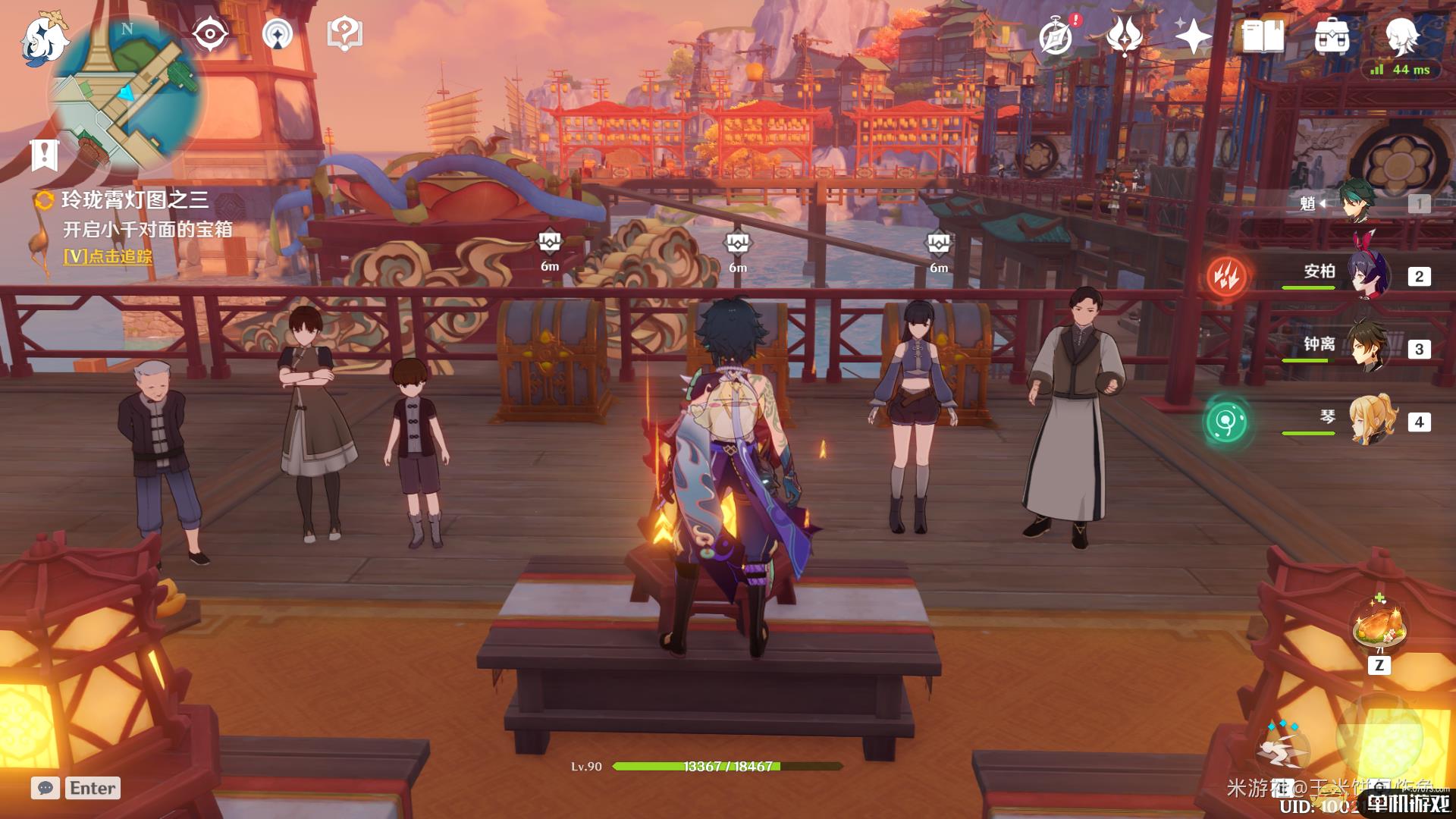
Task: Switch to party member 琴
Action: click(1370, 419)
